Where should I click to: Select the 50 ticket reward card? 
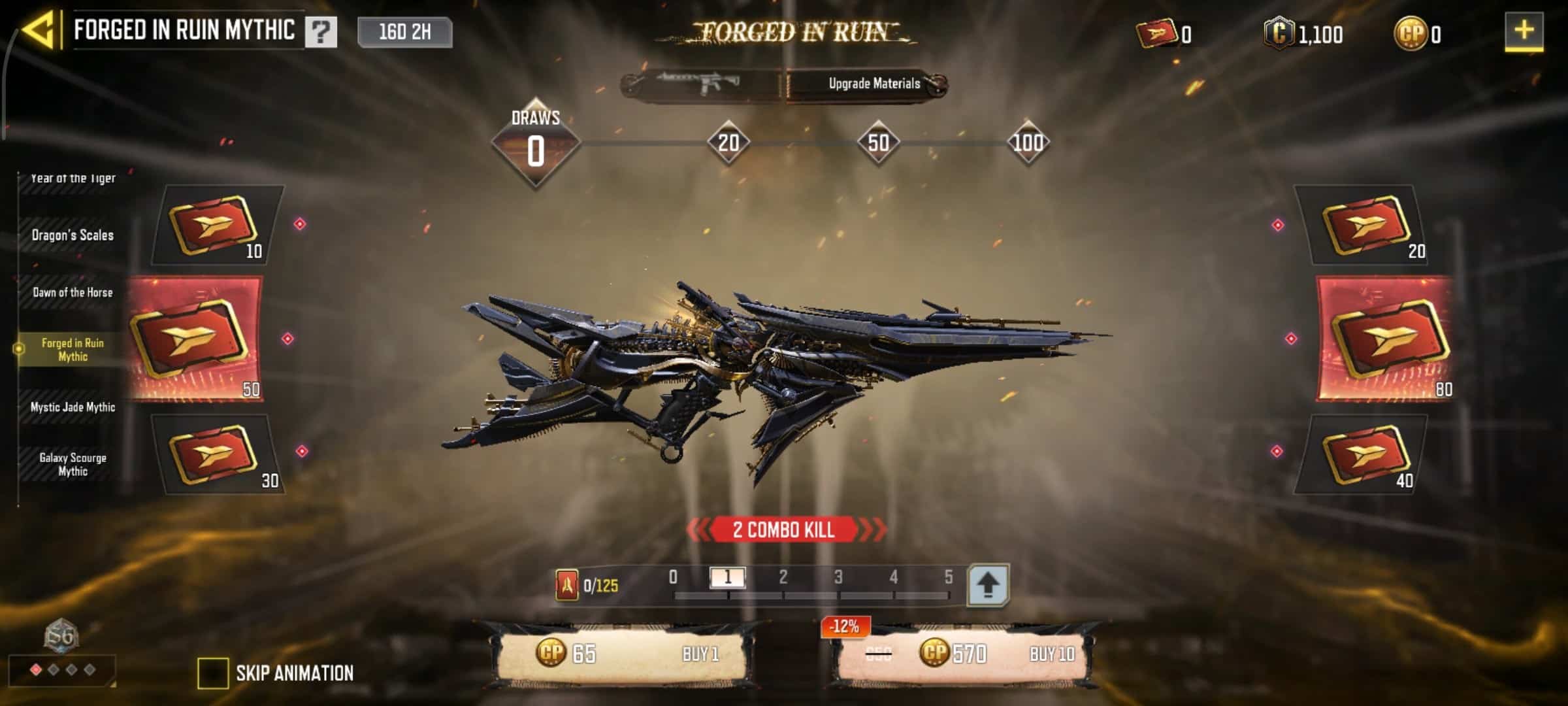(196, 339)
